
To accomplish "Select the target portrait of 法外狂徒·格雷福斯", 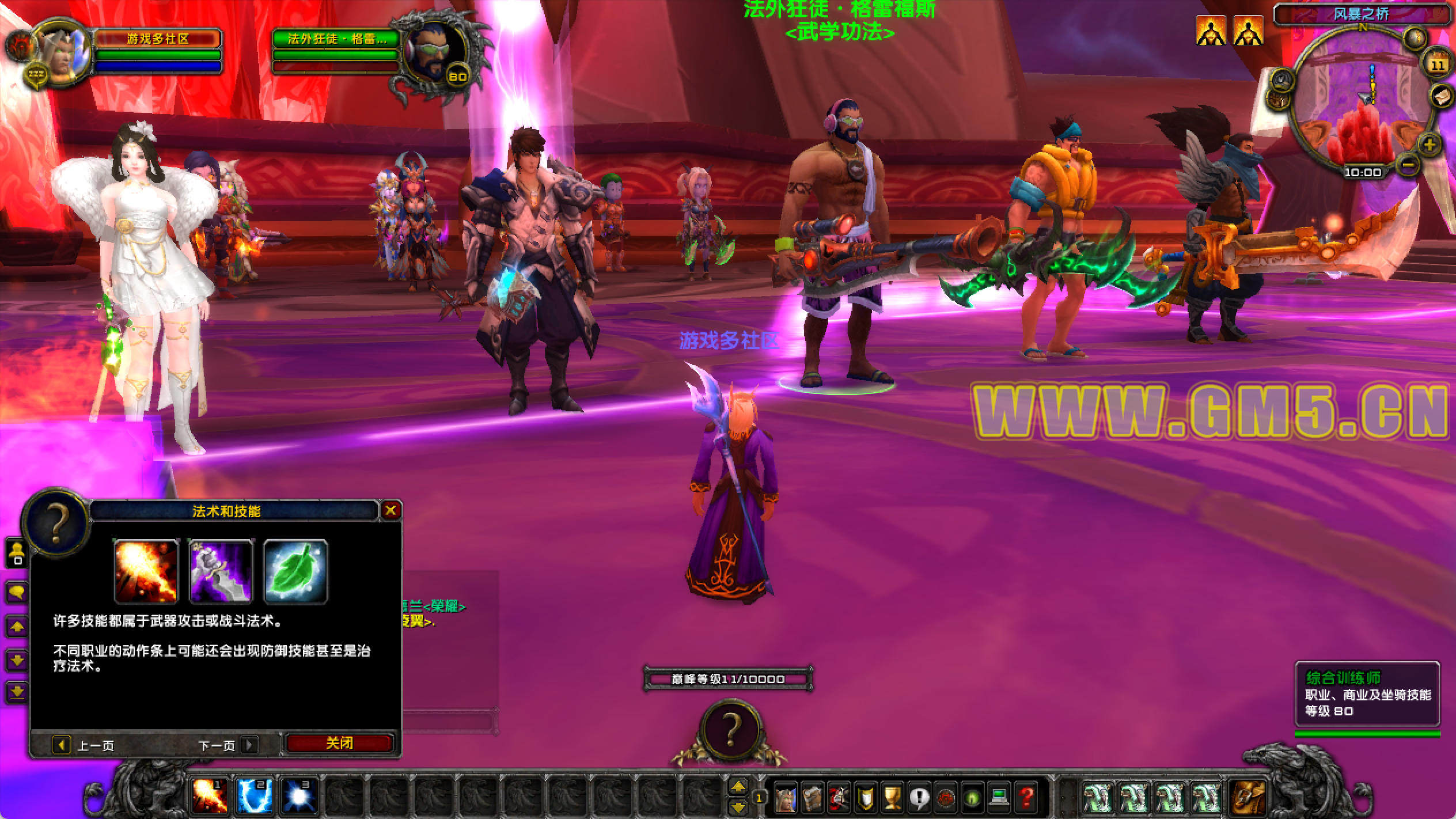I will coord(435,55).
